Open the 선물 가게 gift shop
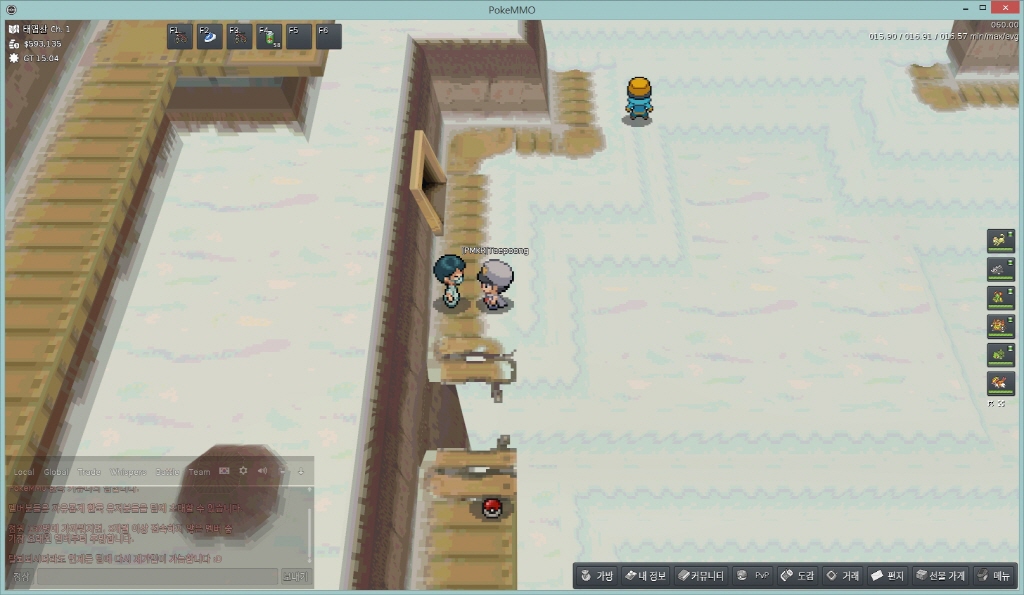 click(x=940, y=576)
